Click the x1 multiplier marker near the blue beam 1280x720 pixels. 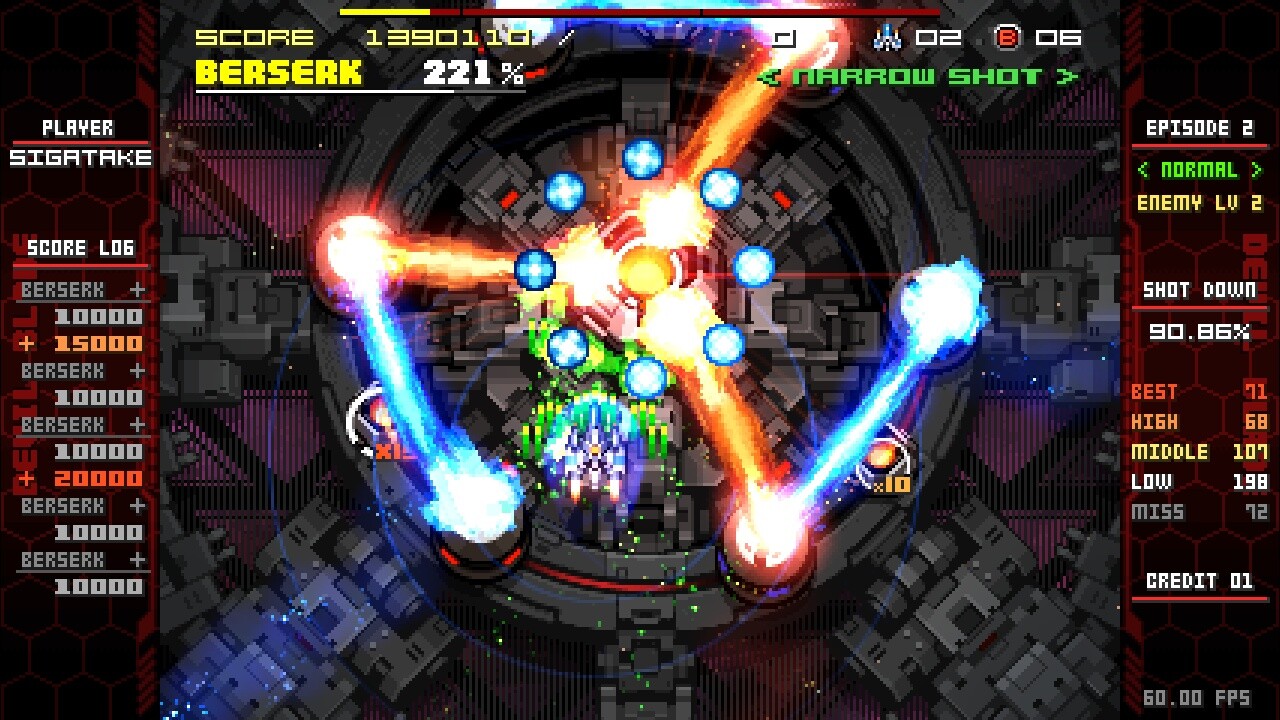click(392, 452)
